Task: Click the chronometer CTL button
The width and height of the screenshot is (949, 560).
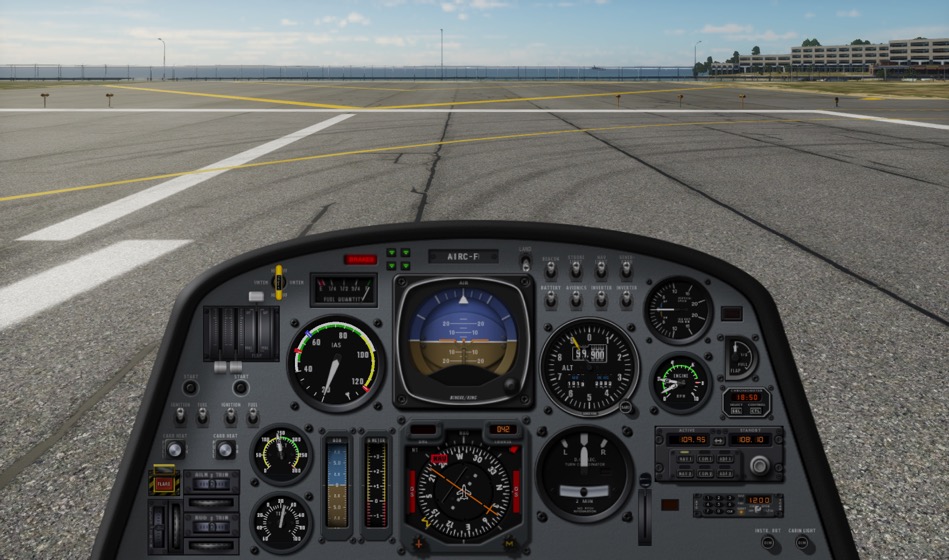Action: [x=757, y=410]
